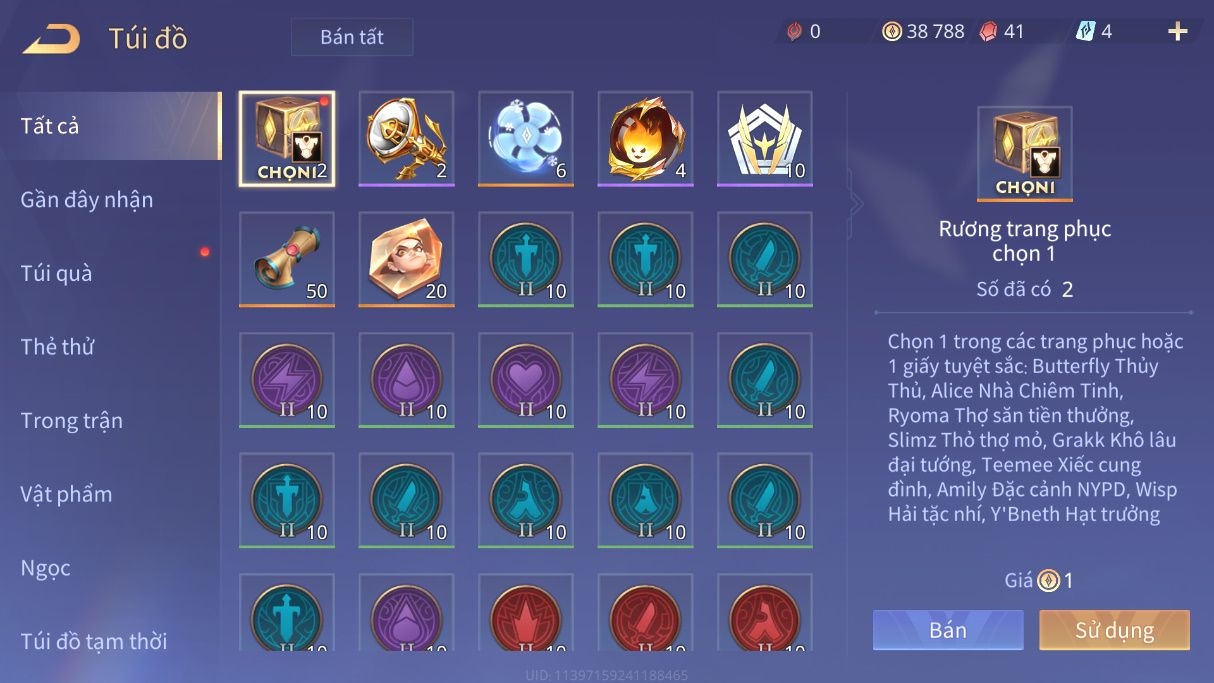This screenshot has height=683, width=1214.
Task: Open the Vật phẩm category
Action: pos(66,494)
